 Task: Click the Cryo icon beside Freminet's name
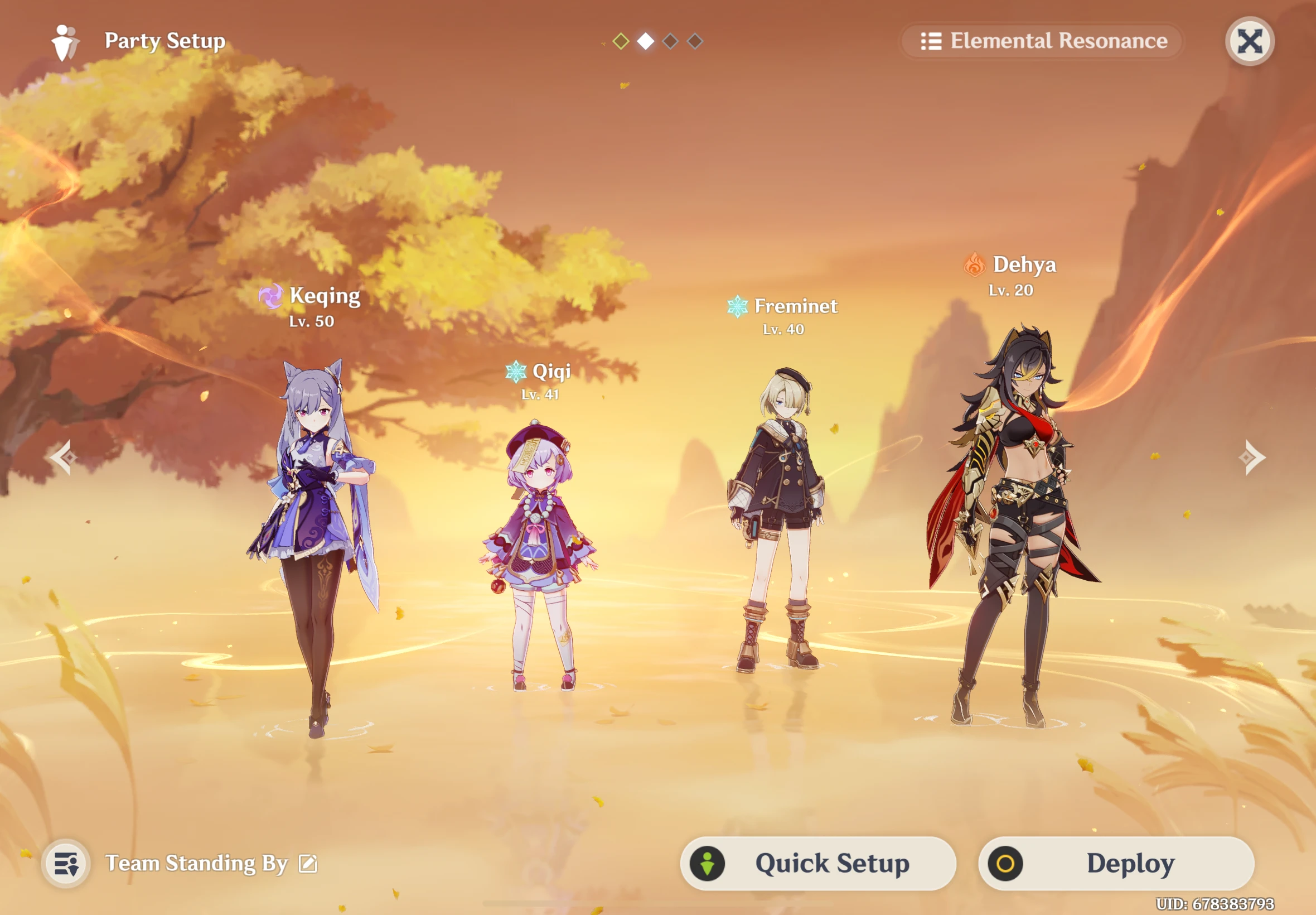coord(737,307)
